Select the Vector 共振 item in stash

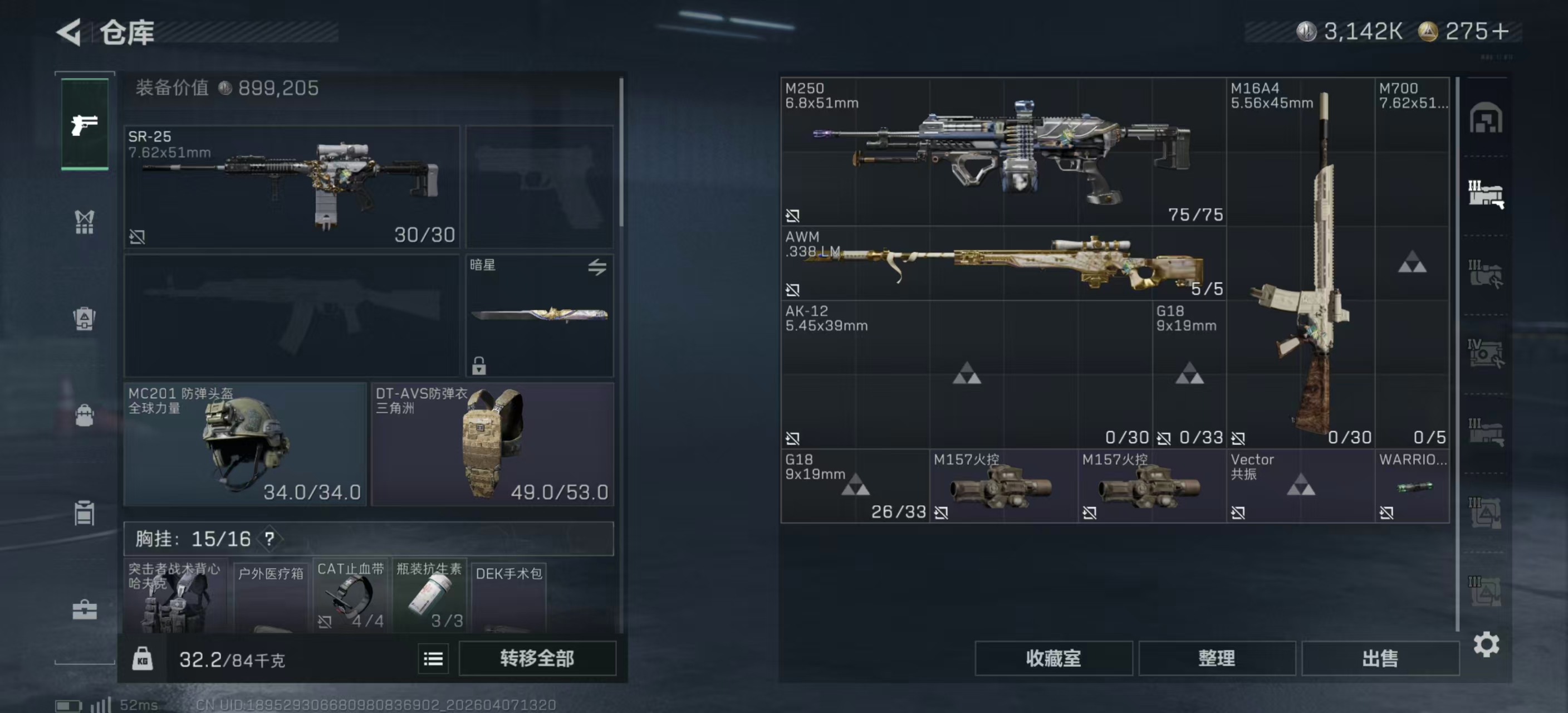(x=1300, y=486)
